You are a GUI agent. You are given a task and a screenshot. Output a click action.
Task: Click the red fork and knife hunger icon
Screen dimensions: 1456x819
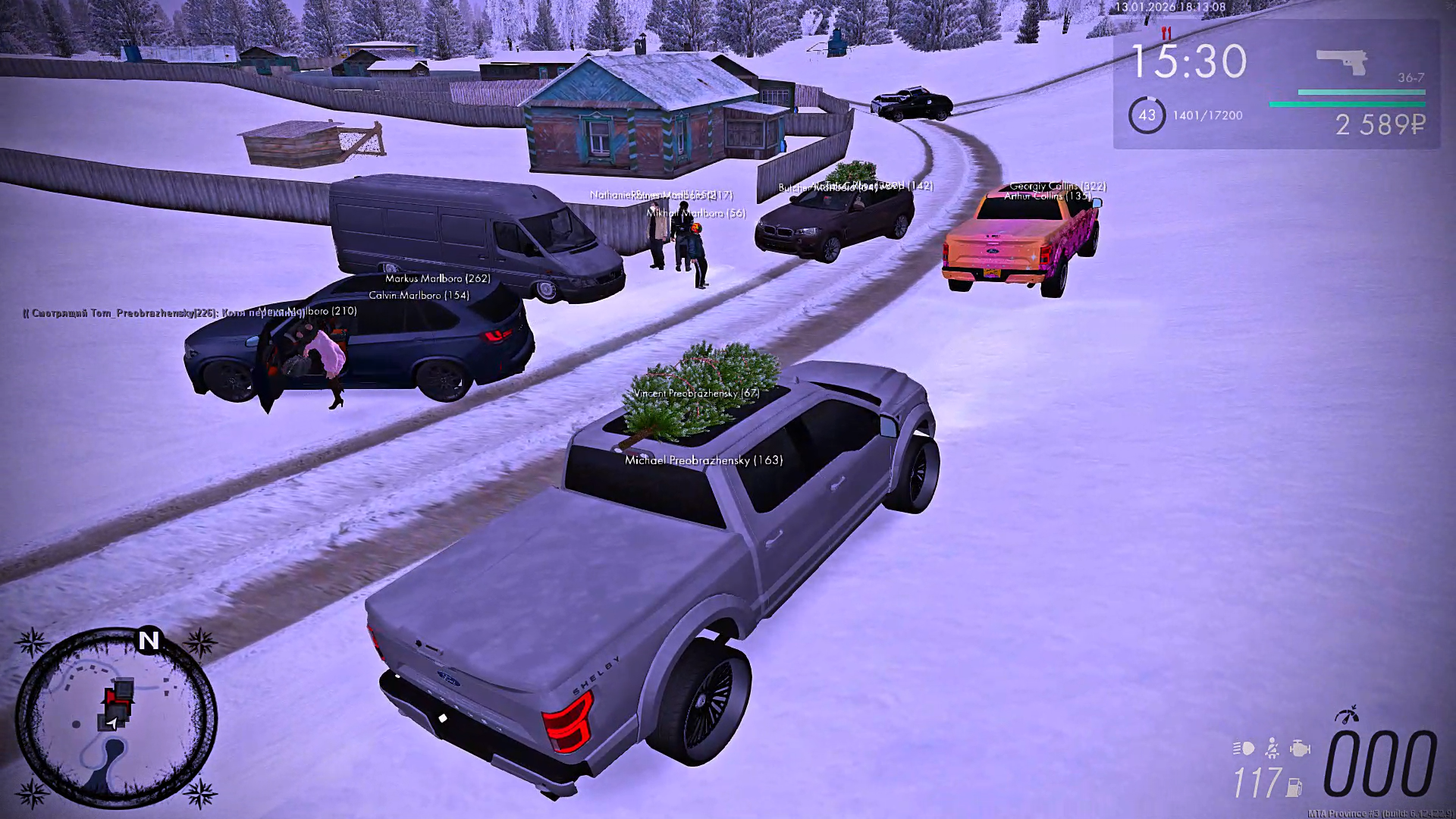click(x=1166, y=33)
